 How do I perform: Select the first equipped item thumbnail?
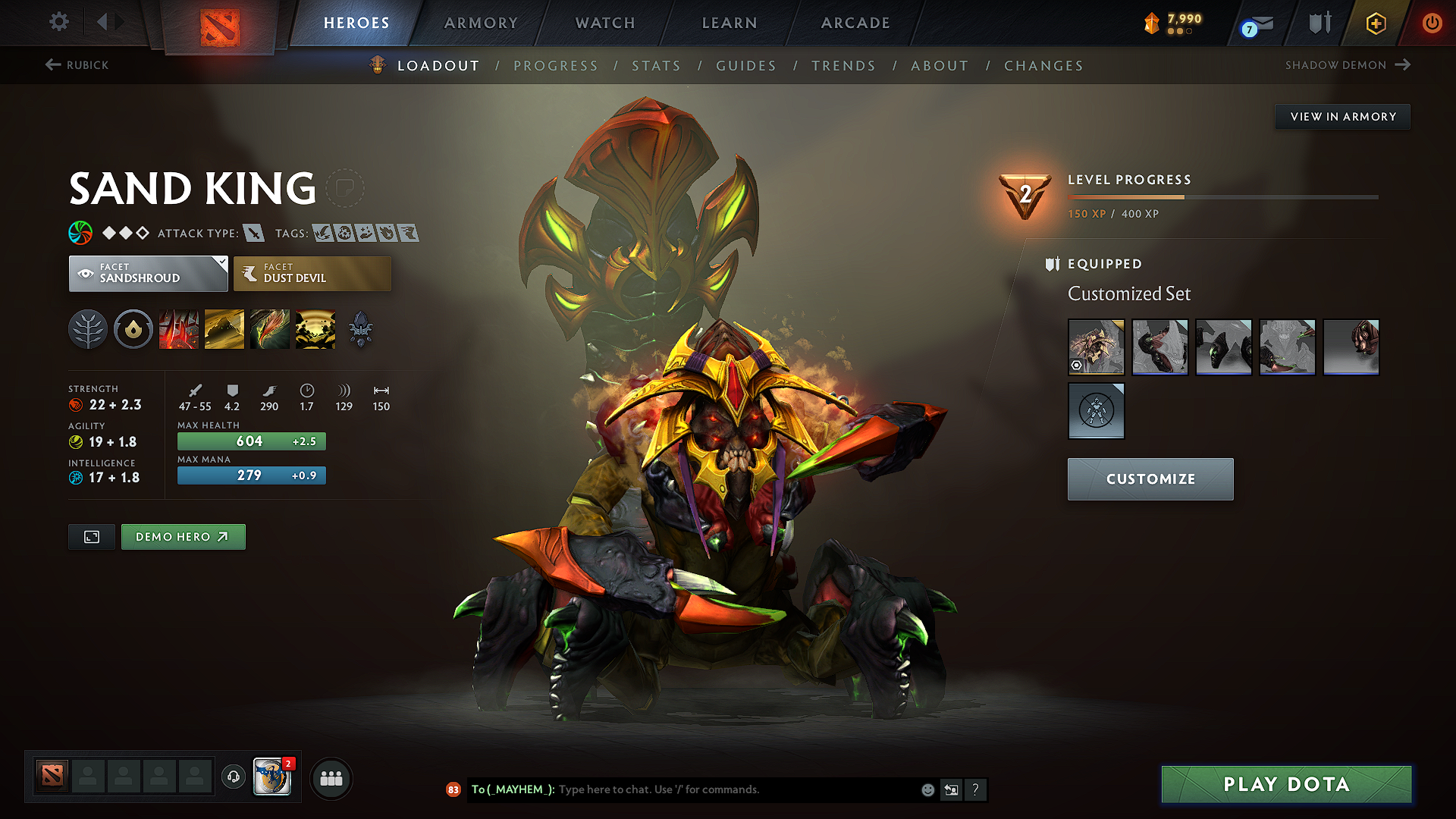point(1096,347)
